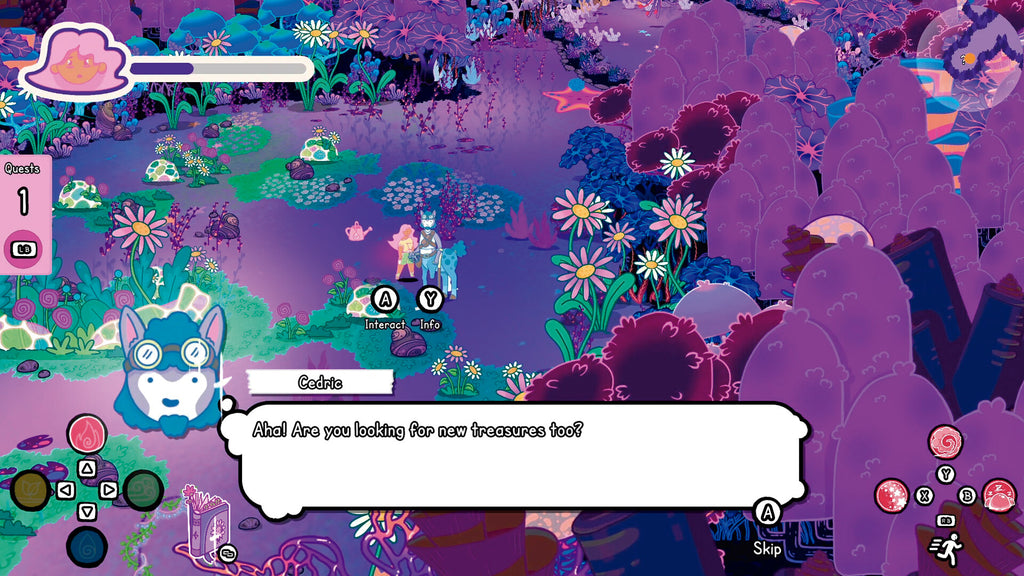This screenshot has height=576, width=1024.
Task: Open the purple spellbook icon
Action: coord(209,527)
